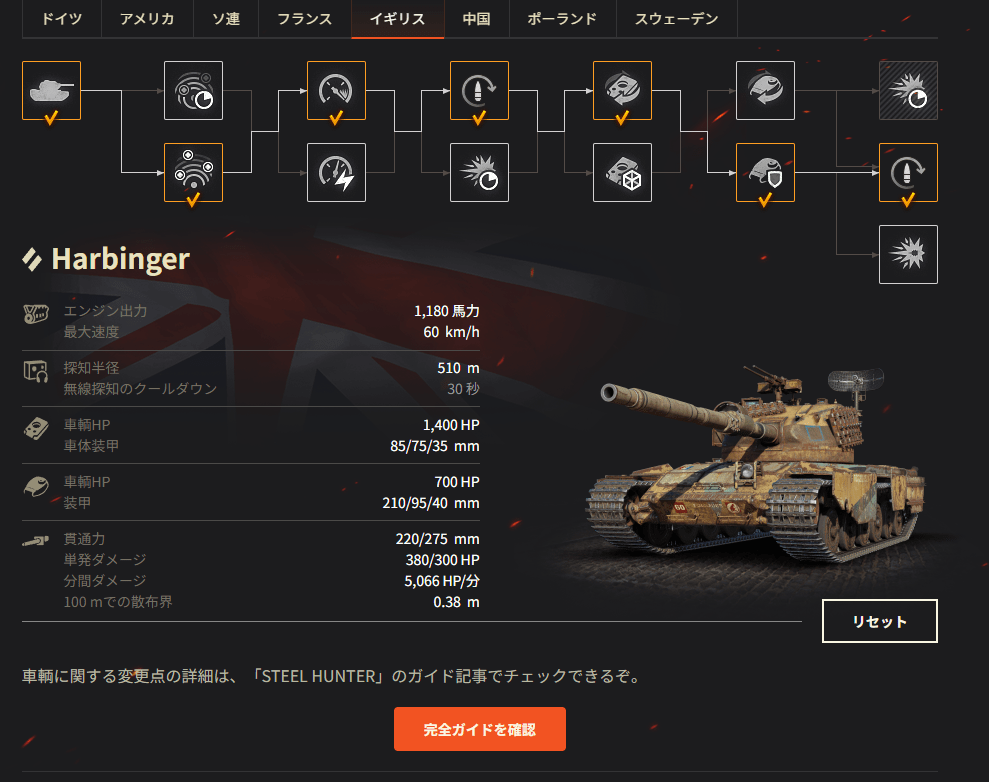
Task: Choose the speedometer with lightning bolt upgrade
Action: (336, 172)
